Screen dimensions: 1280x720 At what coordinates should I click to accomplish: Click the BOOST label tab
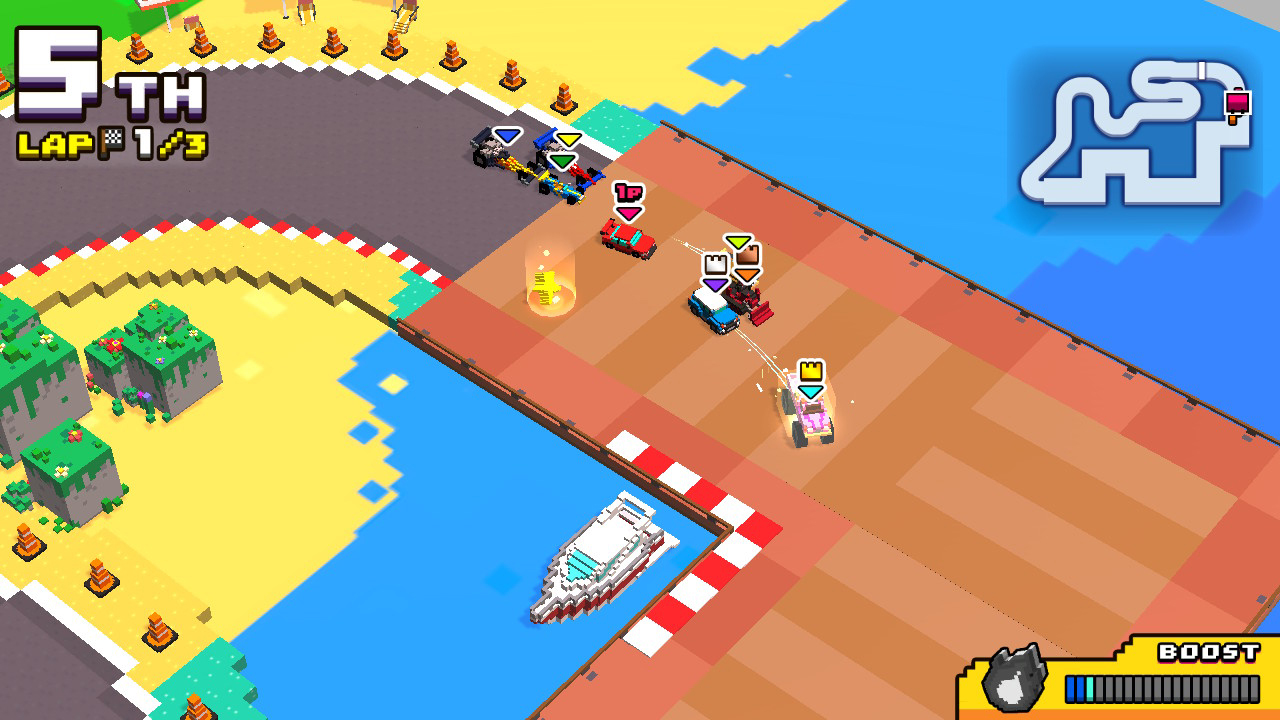pyautogui.click(x=1210, y=651)
